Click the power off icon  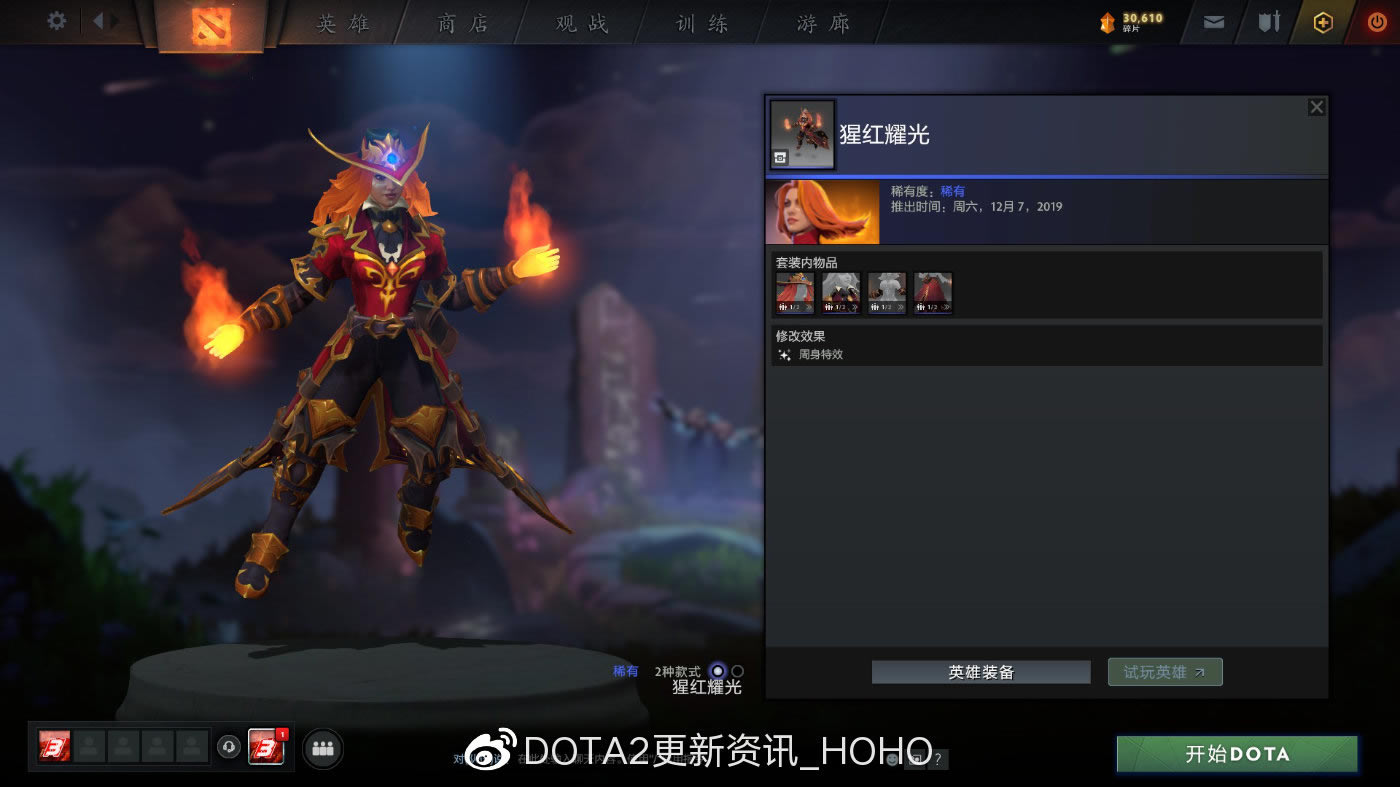1377,22
